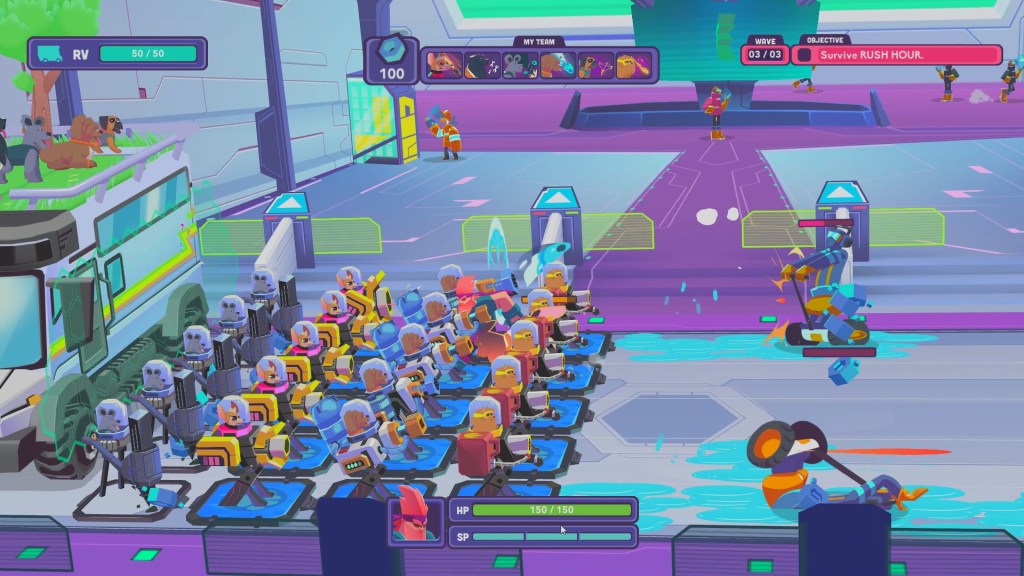Choose the goggled dog with crossbow icon
Screen dimensions: 1024x576
(x=595, y=66)
